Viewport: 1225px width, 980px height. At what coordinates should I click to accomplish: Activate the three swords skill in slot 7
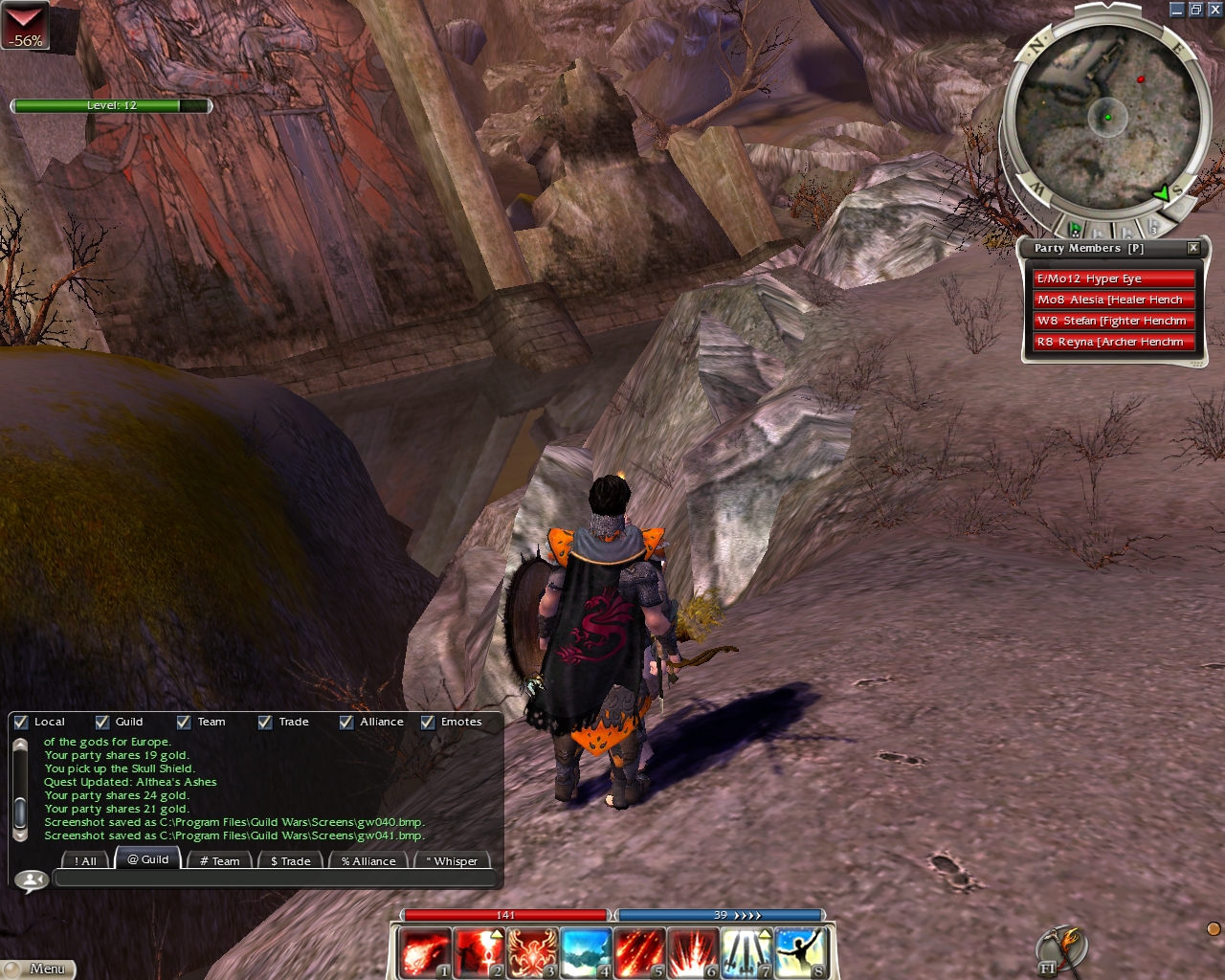[x=746, y=952]
